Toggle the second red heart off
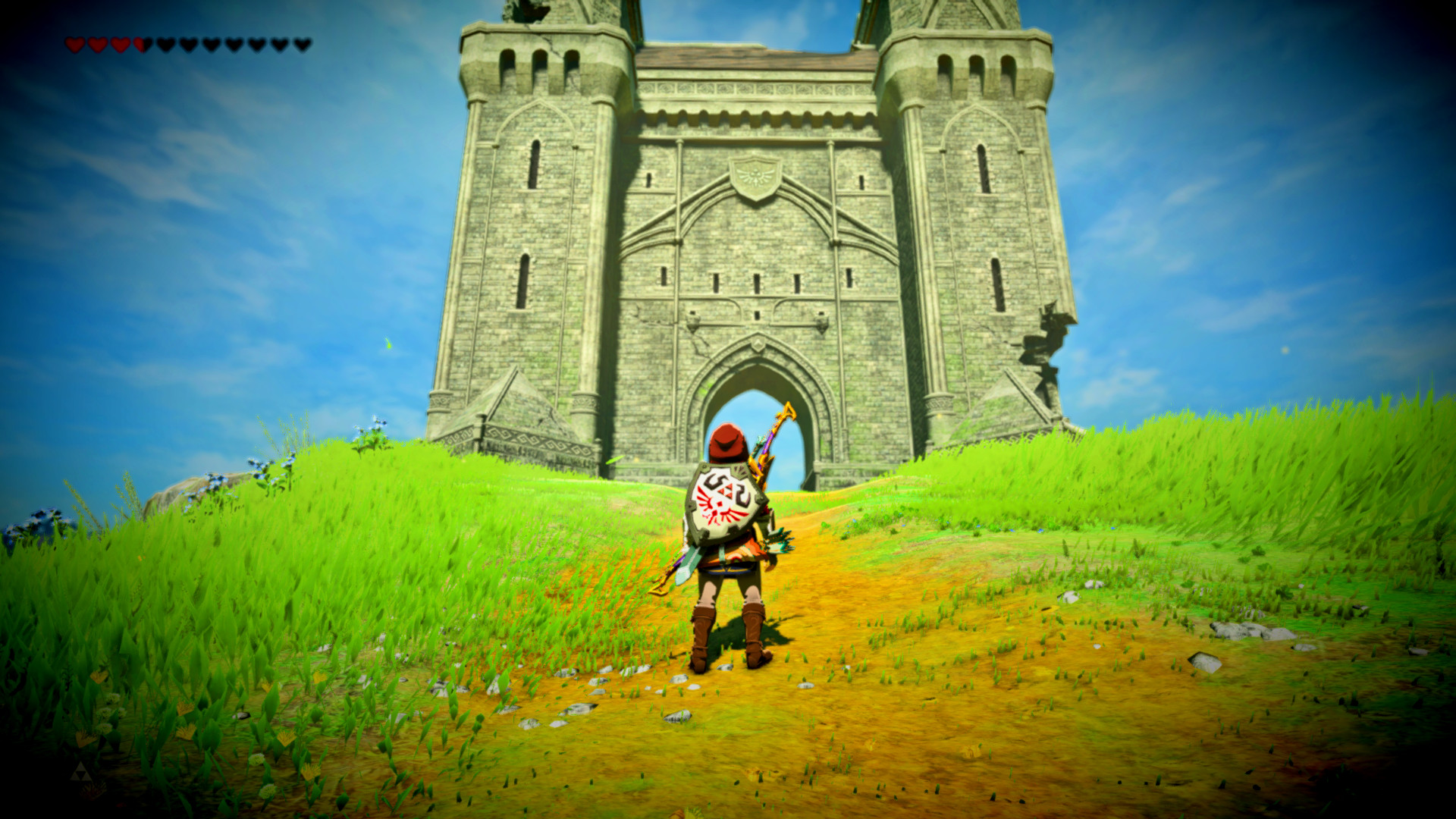Viewport: 1456px width, 819px height. 97,42
